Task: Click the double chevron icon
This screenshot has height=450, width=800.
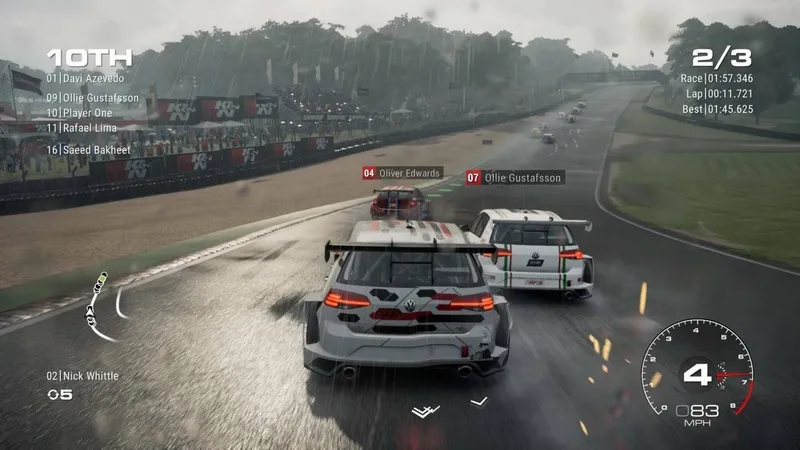Action: pyautogui.click(x=425, y=410)
